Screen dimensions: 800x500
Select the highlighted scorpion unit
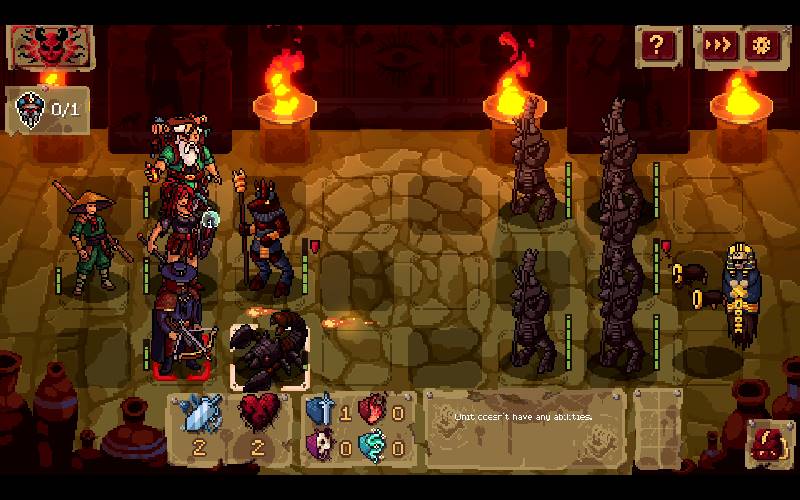click(270, 355)
